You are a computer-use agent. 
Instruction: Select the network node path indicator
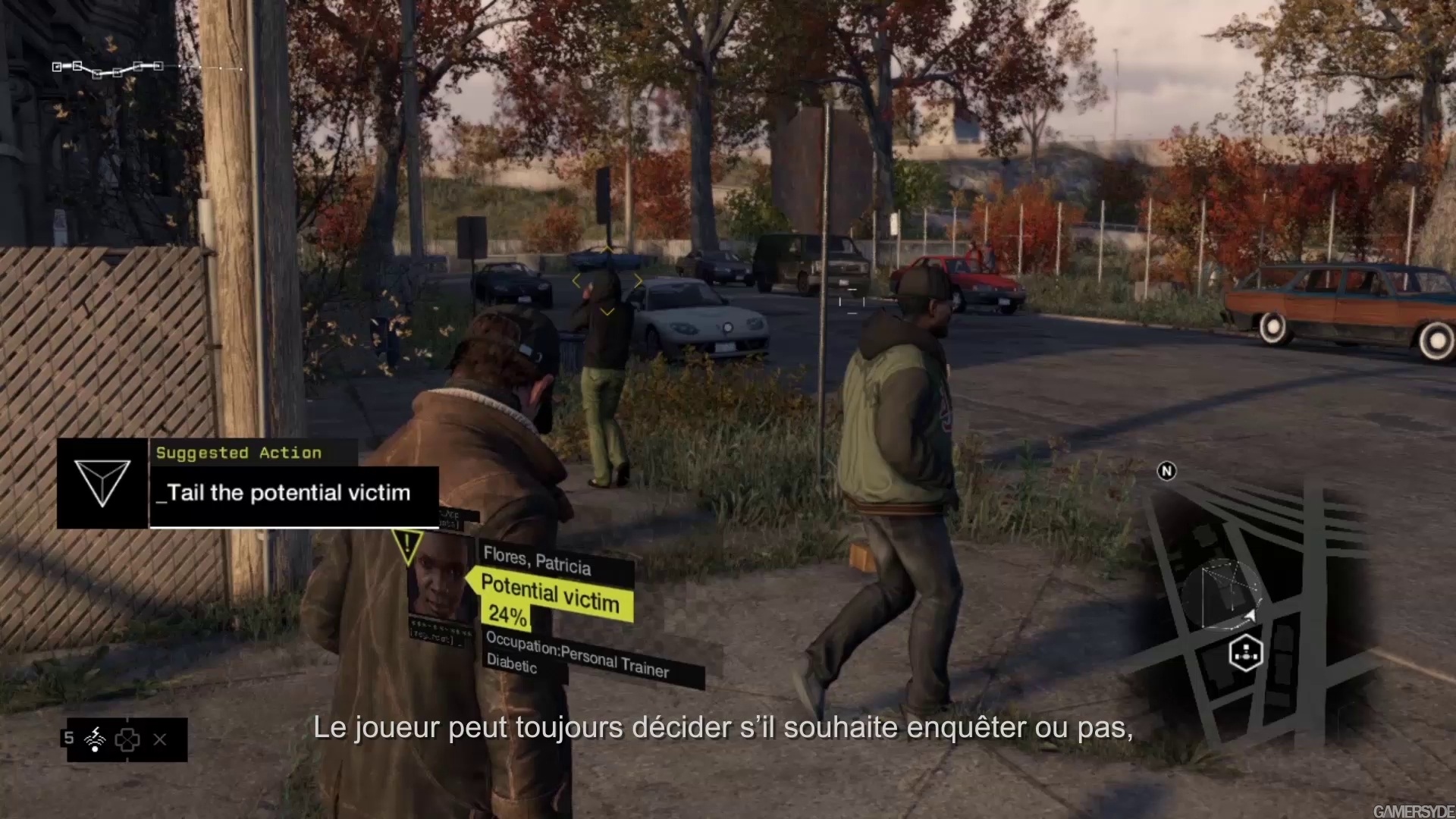pyautogui.click(x=108, y=69)
